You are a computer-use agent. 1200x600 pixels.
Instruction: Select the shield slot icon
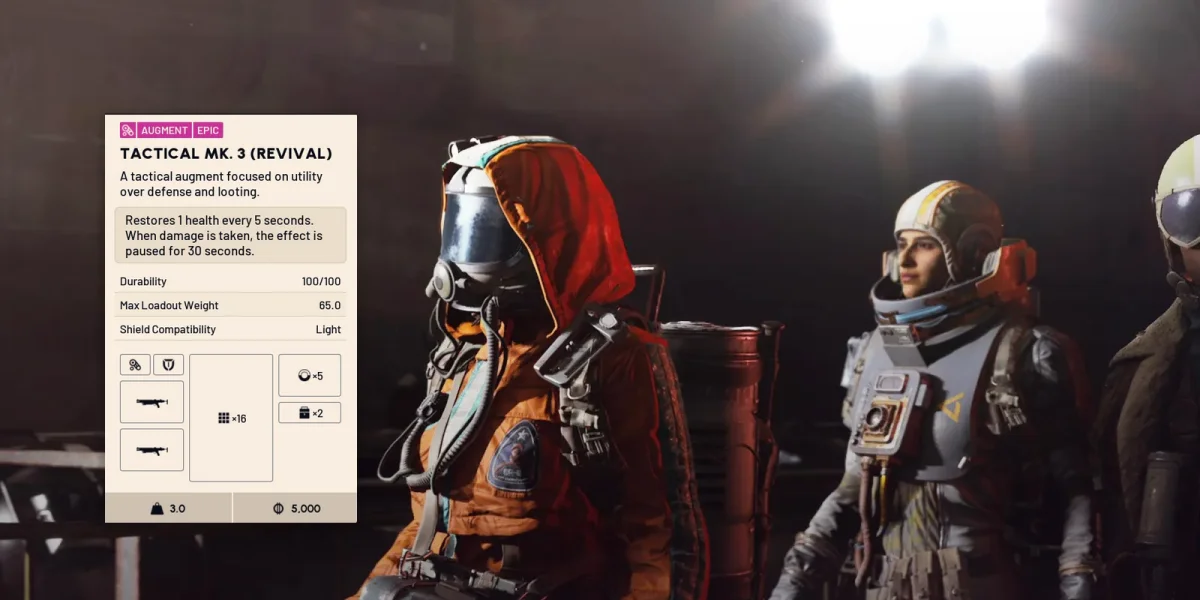pyautogui.click(x=168, y=365)
